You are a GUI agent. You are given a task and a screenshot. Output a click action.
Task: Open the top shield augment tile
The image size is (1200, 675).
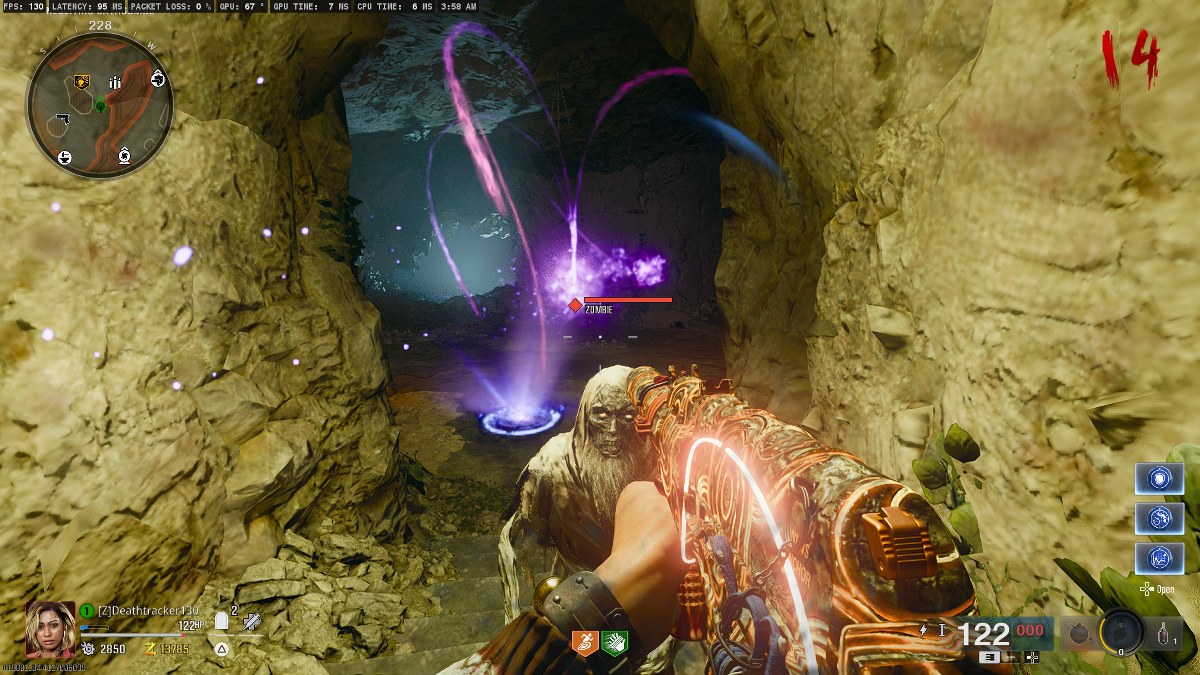coord(1159,479)
